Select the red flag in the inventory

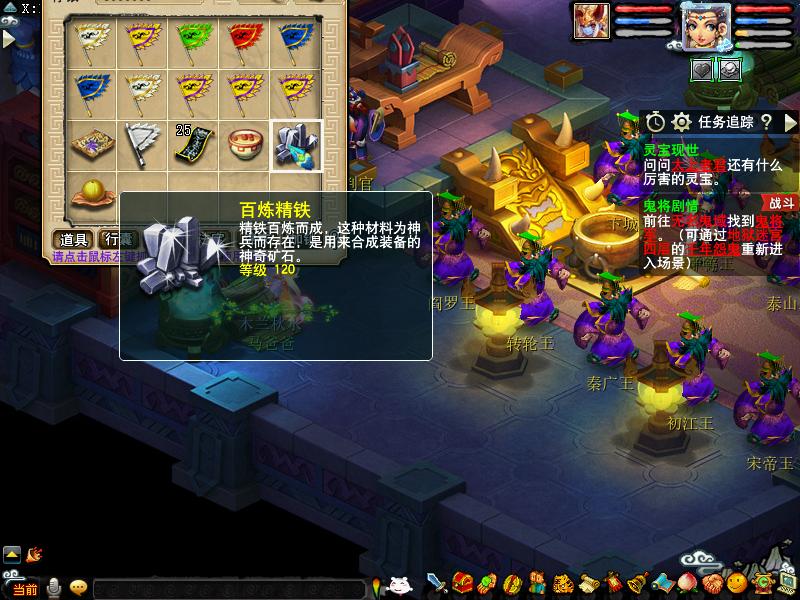[245, 41]
